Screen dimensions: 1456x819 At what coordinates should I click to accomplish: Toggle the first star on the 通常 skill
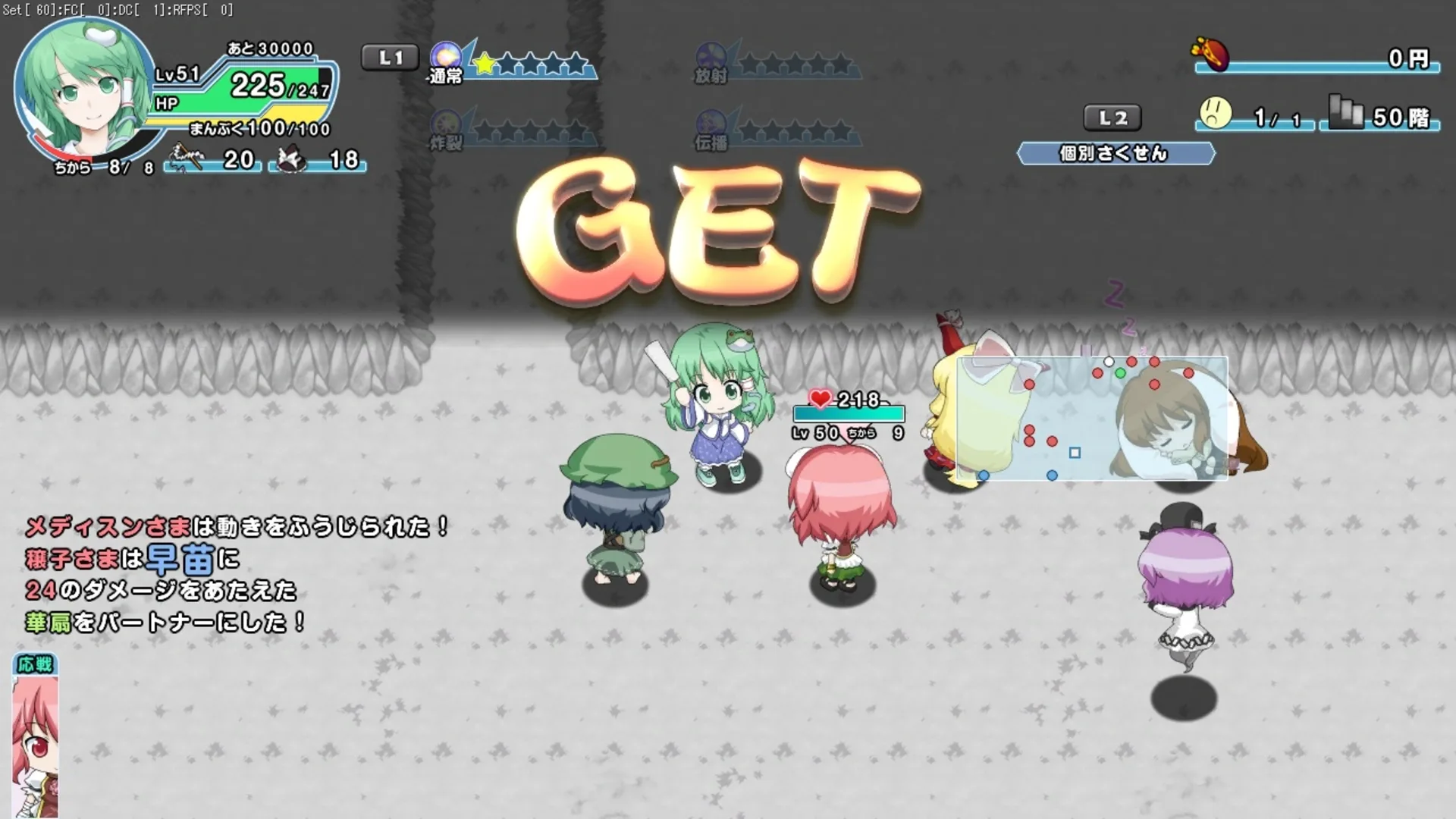(483, 64)
